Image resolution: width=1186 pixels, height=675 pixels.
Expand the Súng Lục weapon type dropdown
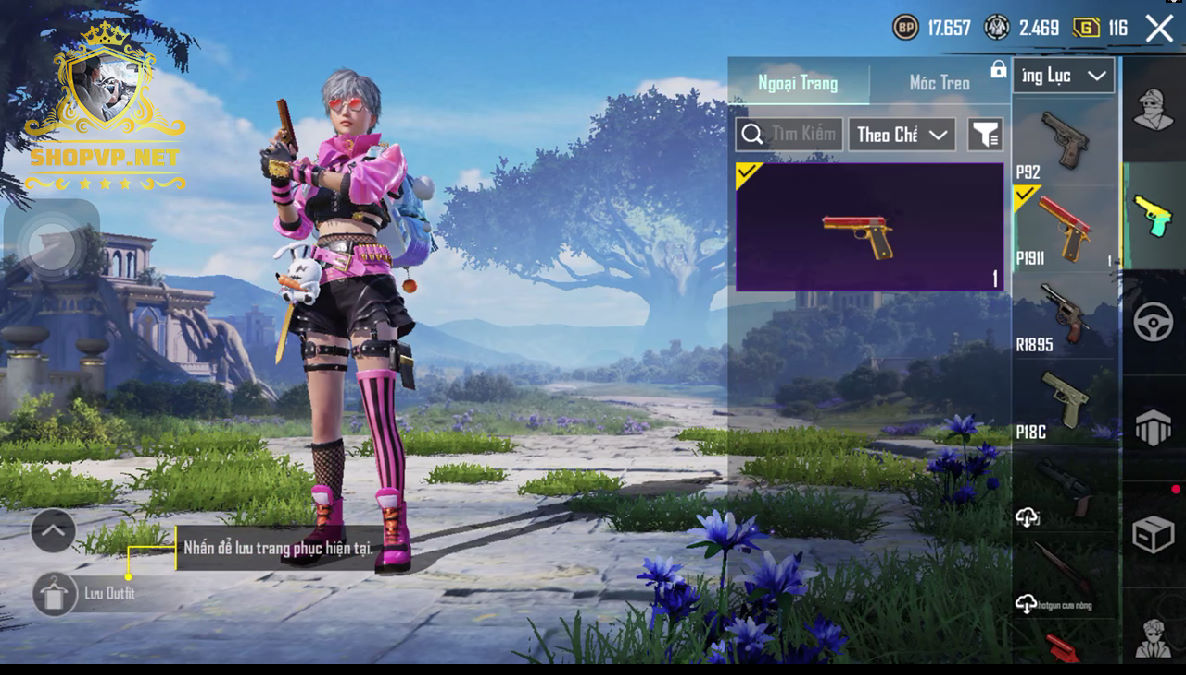(1063, 76)
